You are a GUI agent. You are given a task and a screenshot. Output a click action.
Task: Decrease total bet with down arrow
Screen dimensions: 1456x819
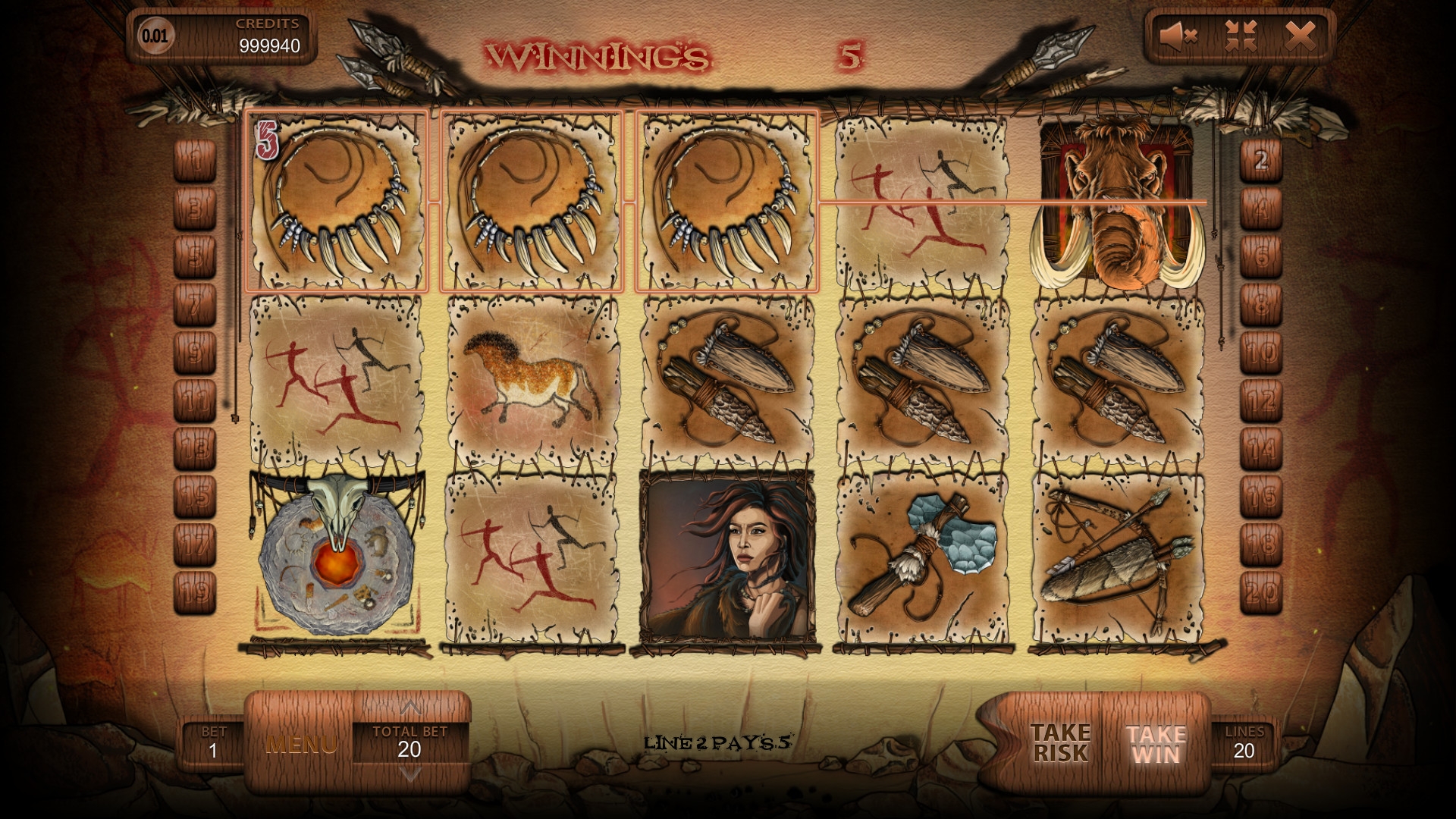[410, 774]
